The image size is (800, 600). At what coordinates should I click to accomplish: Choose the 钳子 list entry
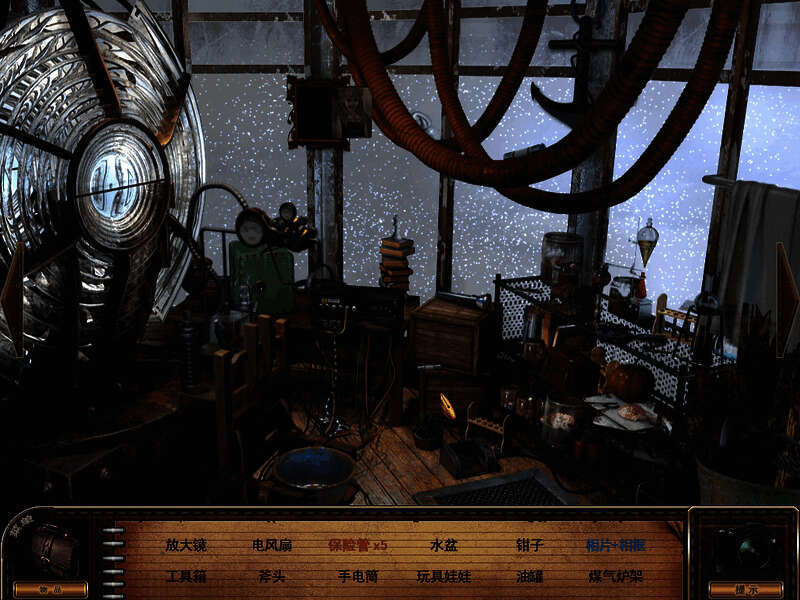pyautogui.click(x=529, y=546)
